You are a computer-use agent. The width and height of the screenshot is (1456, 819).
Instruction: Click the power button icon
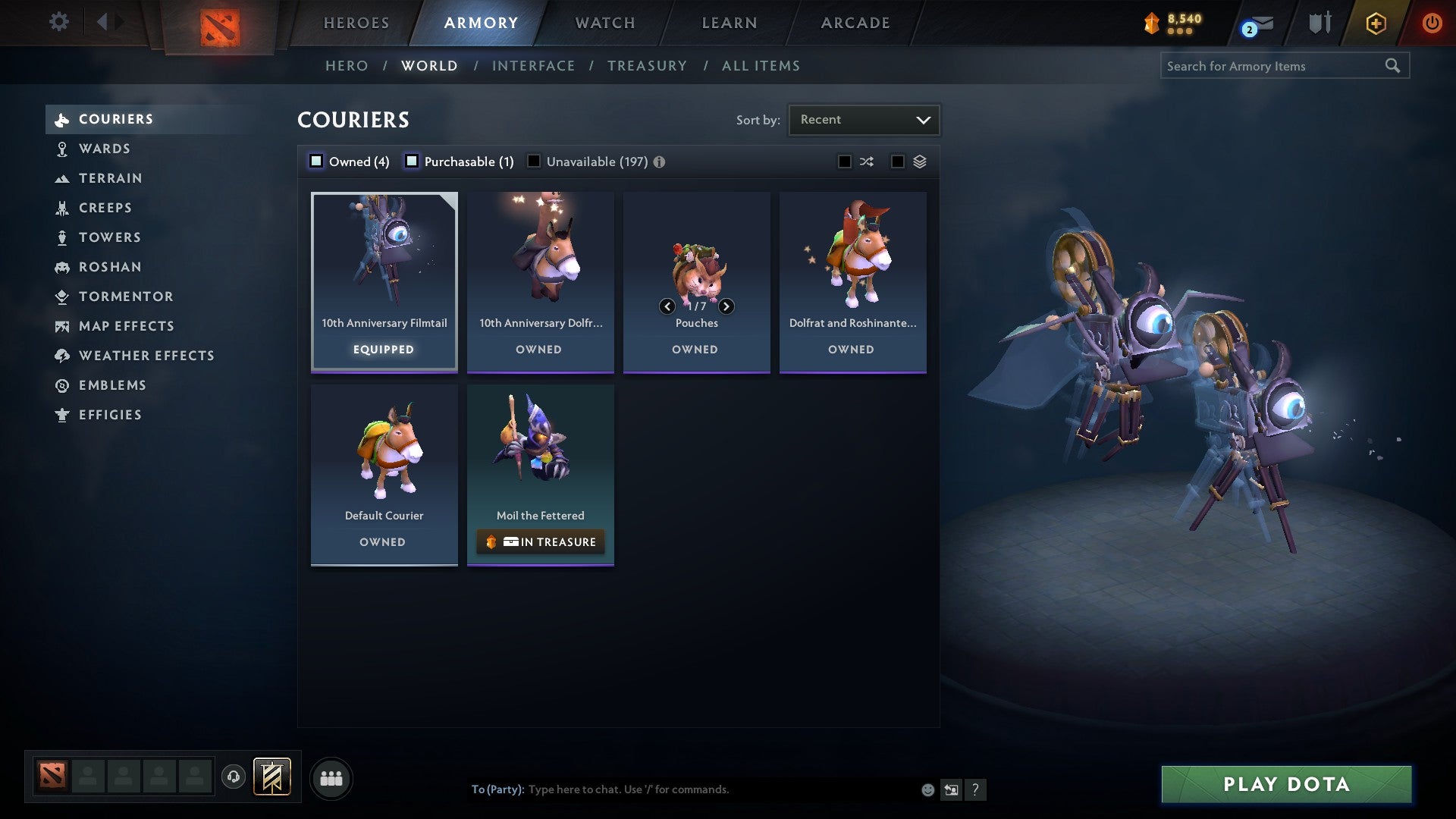click(1432, 23)
